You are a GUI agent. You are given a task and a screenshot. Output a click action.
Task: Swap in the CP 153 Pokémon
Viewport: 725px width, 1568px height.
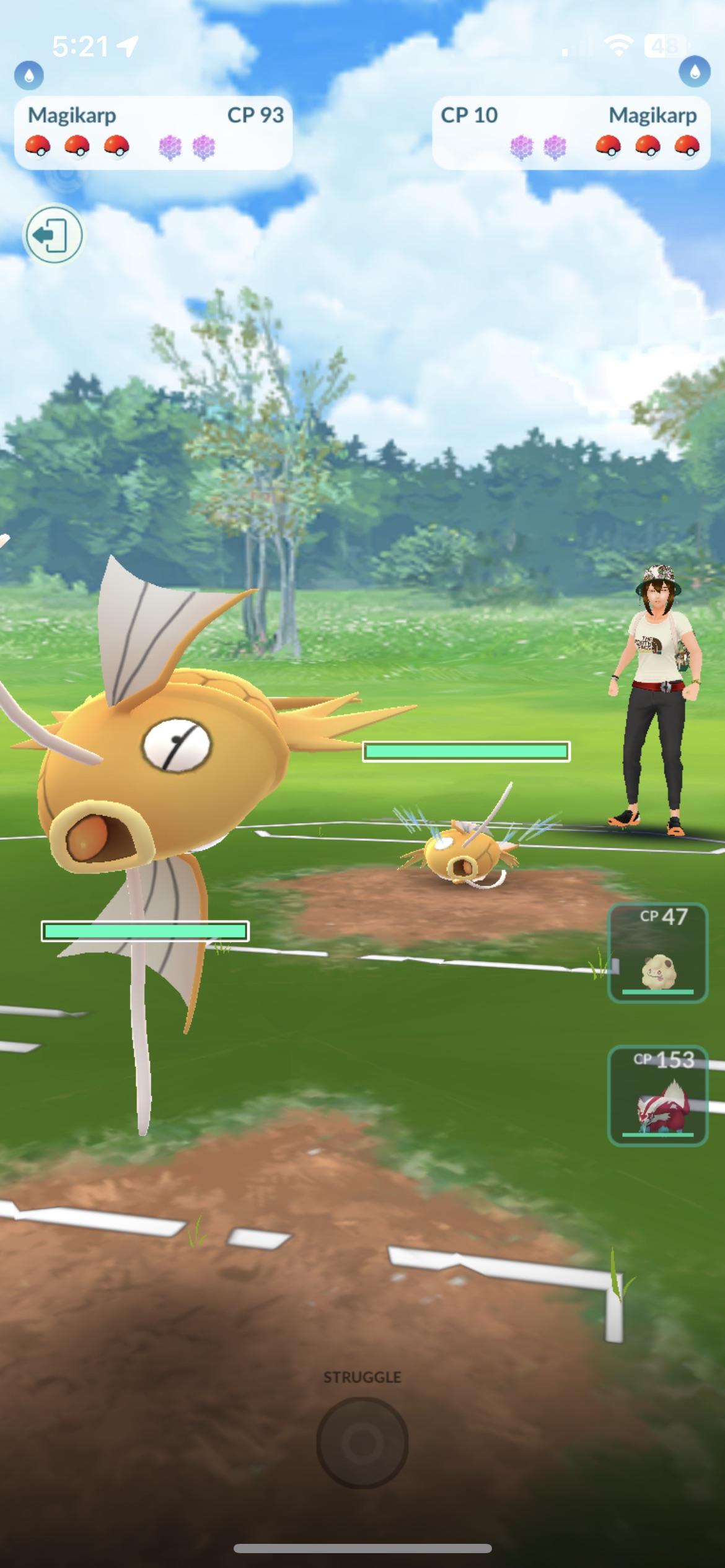657,1096
